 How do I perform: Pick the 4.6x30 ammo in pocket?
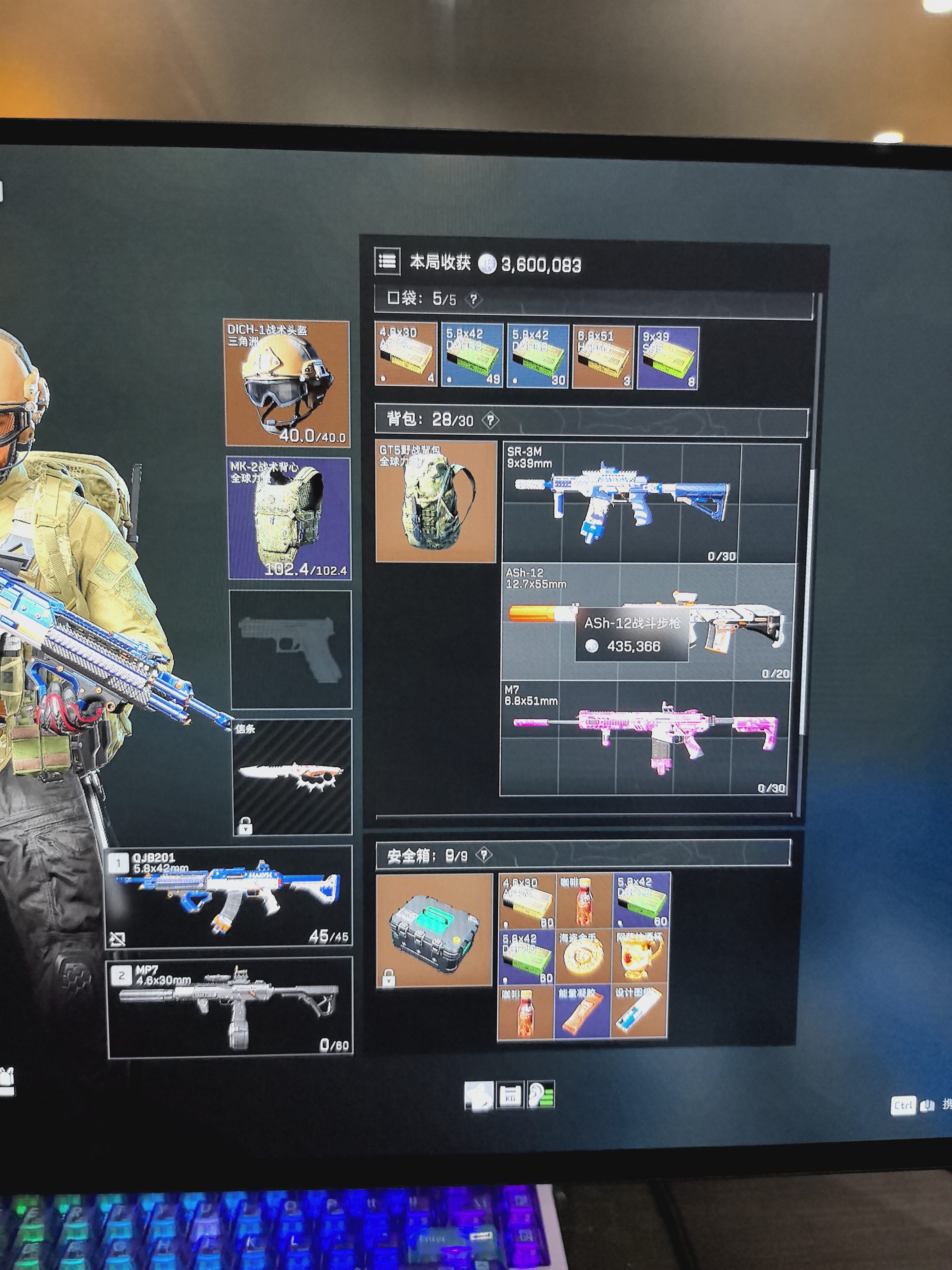point(406,355)
